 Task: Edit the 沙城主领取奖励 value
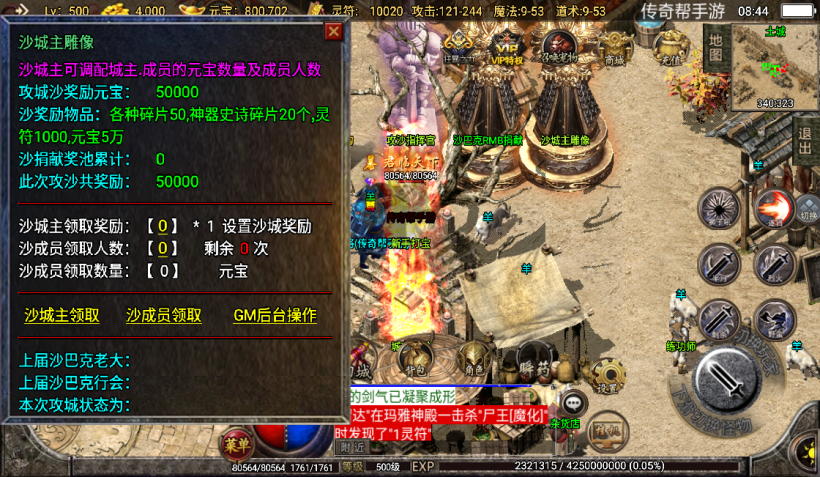[163, 226]
